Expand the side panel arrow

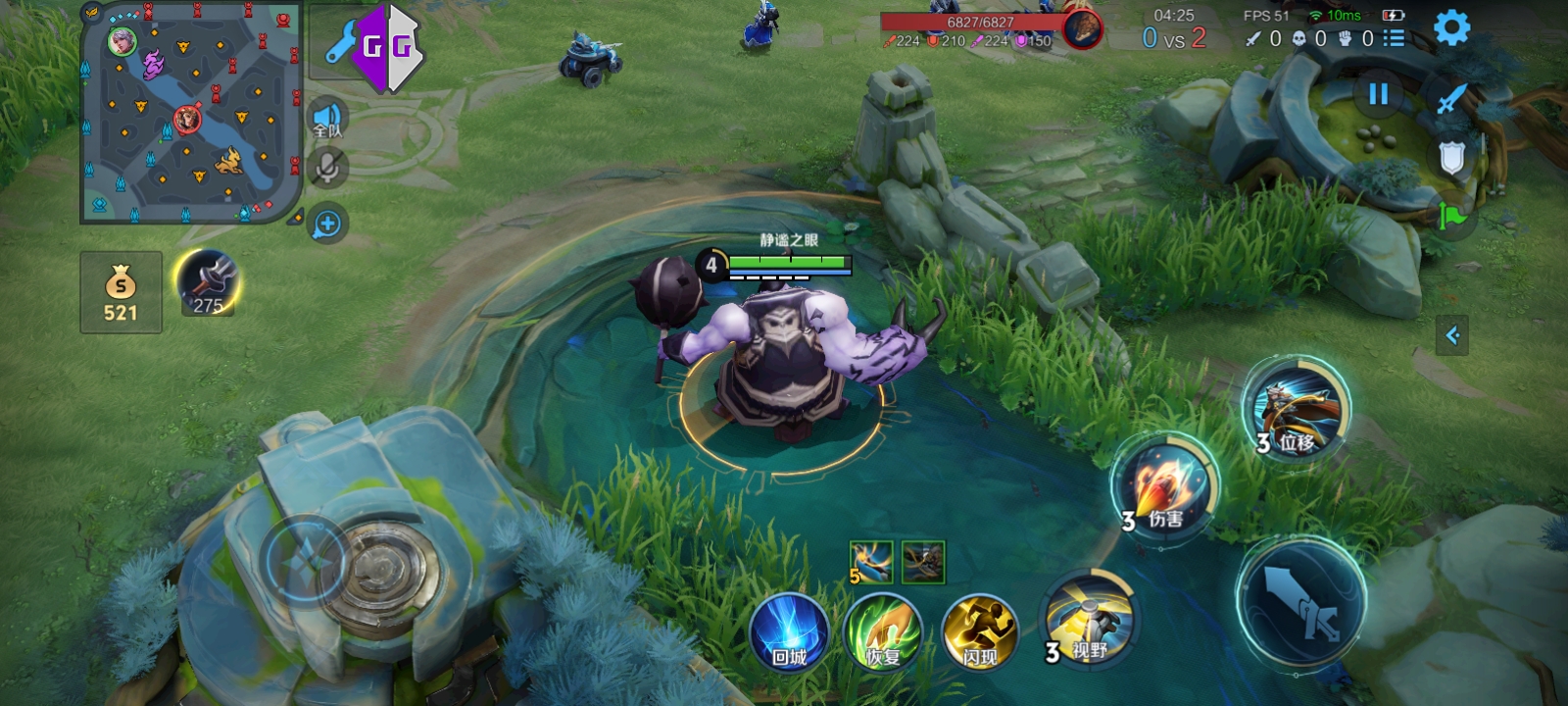pyautogui.click(x=1452, y=335)
